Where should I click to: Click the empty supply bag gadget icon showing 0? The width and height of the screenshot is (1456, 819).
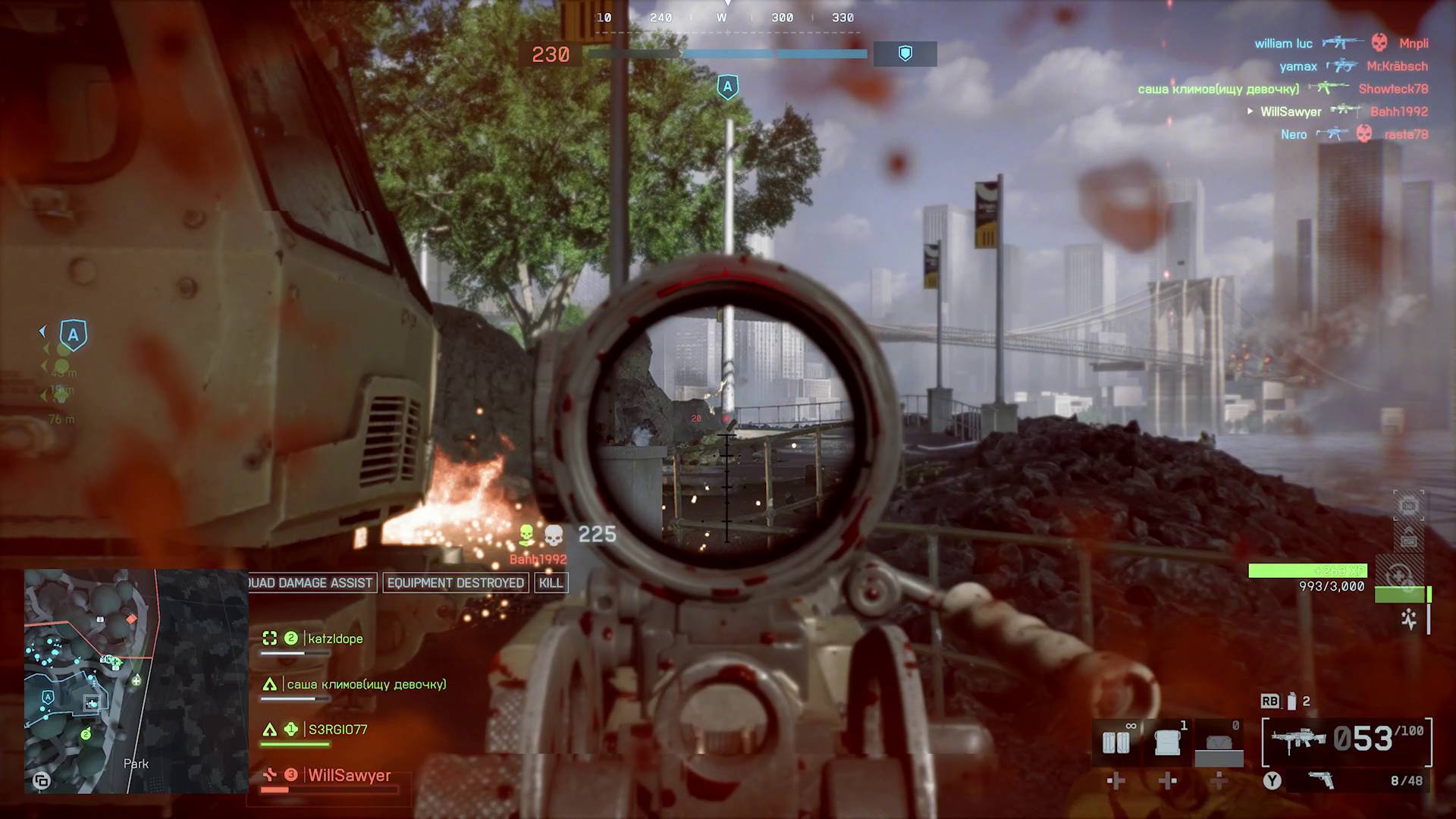coord(1218,741)
